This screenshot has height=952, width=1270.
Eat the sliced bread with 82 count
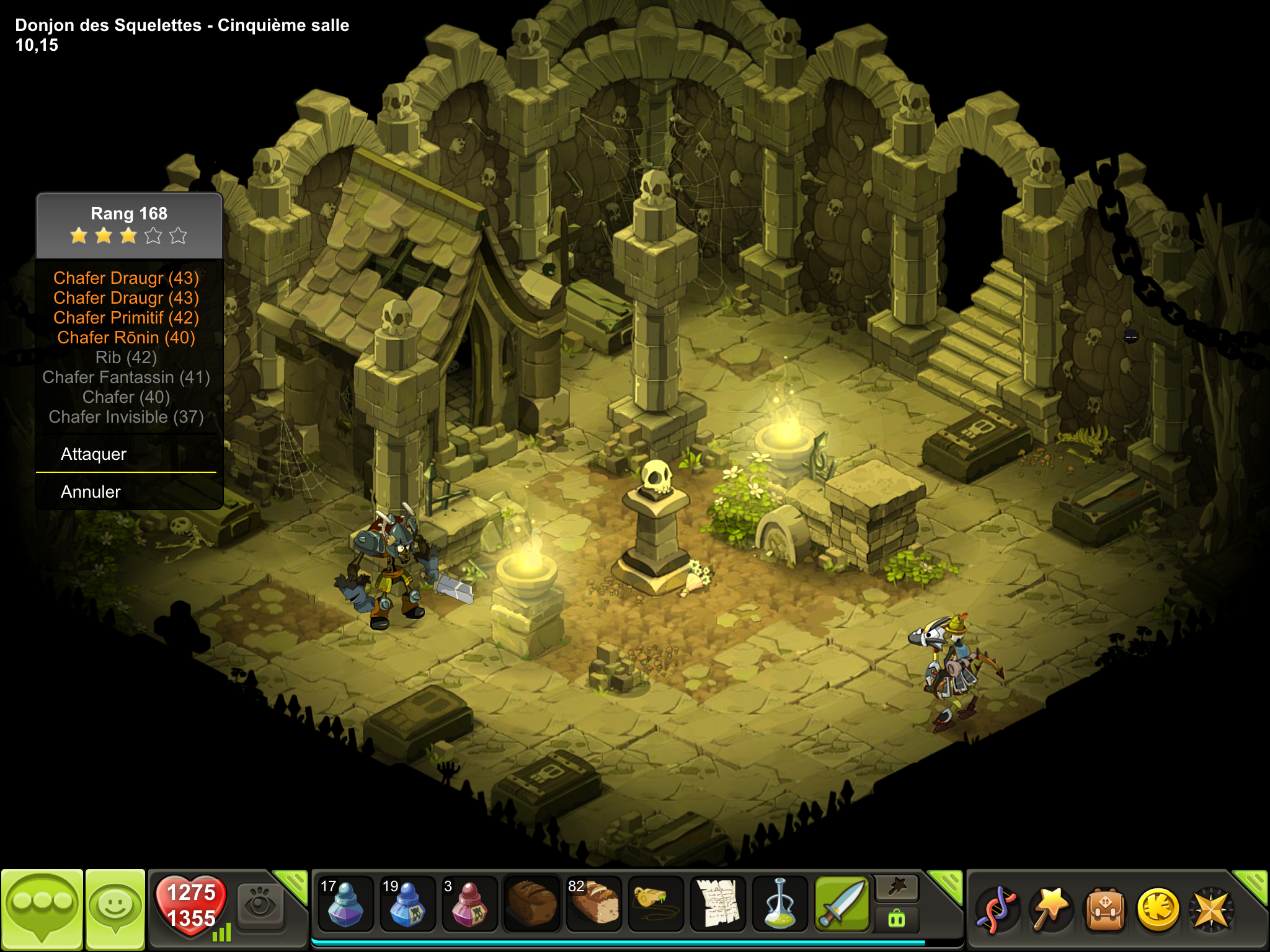593,904
